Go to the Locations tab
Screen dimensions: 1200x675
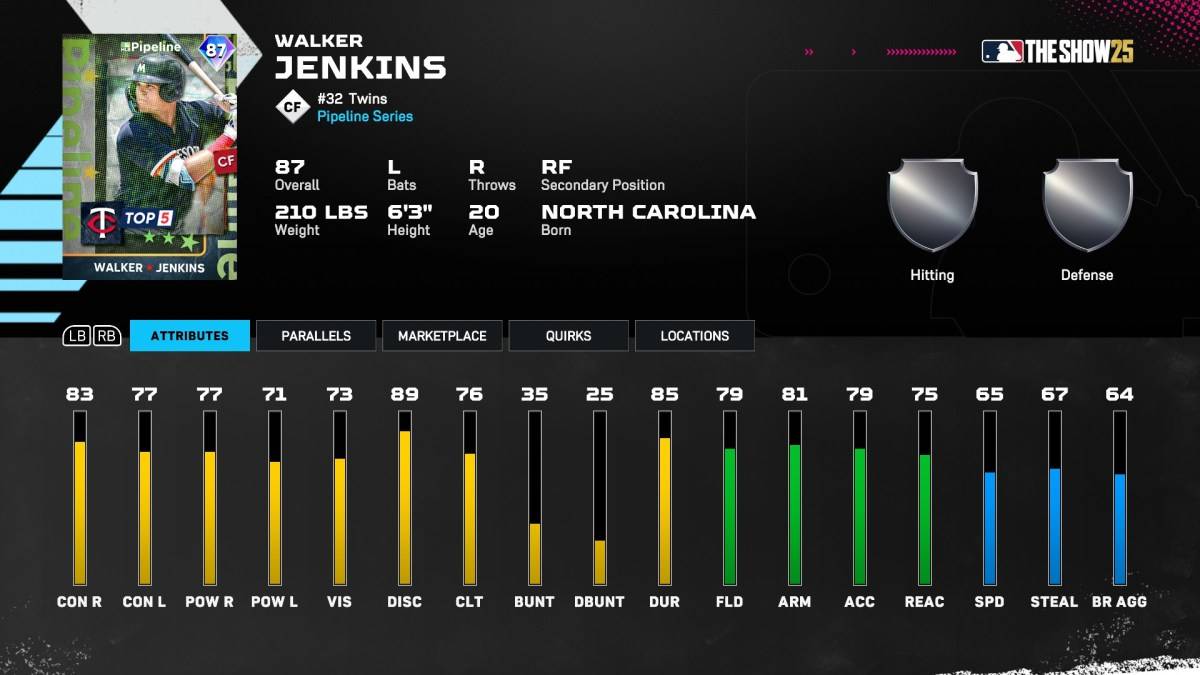[694, 336]
